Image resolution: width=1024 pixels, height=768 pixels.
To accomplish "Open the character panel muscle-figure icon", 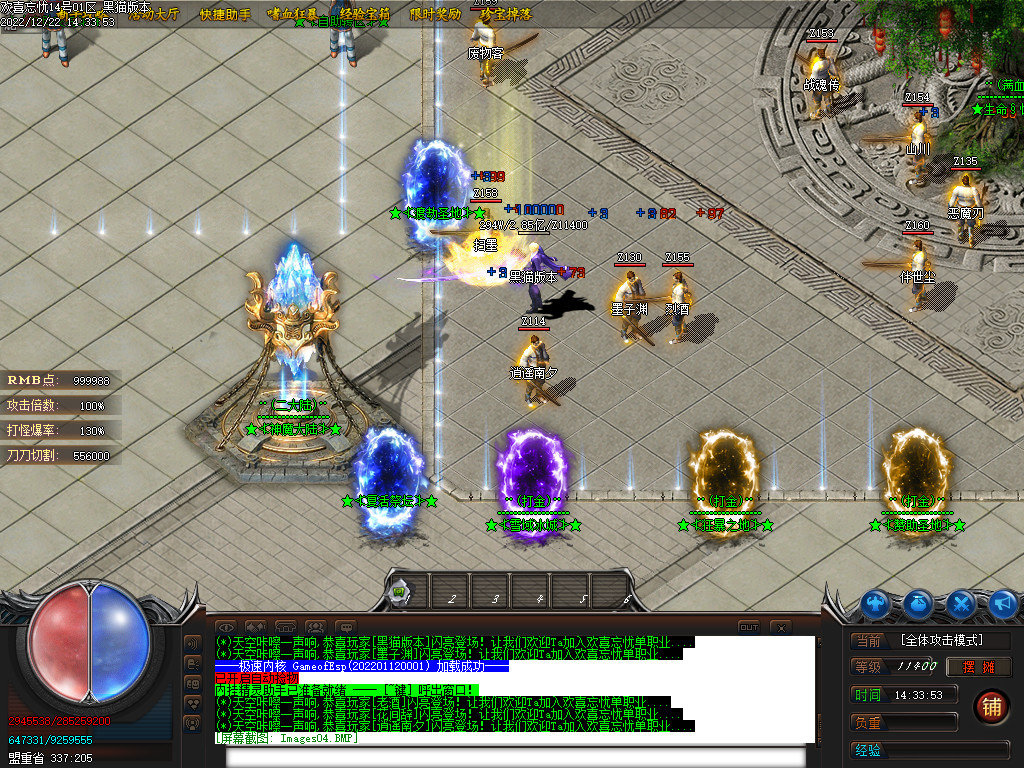I will click(x=876, y=603).
